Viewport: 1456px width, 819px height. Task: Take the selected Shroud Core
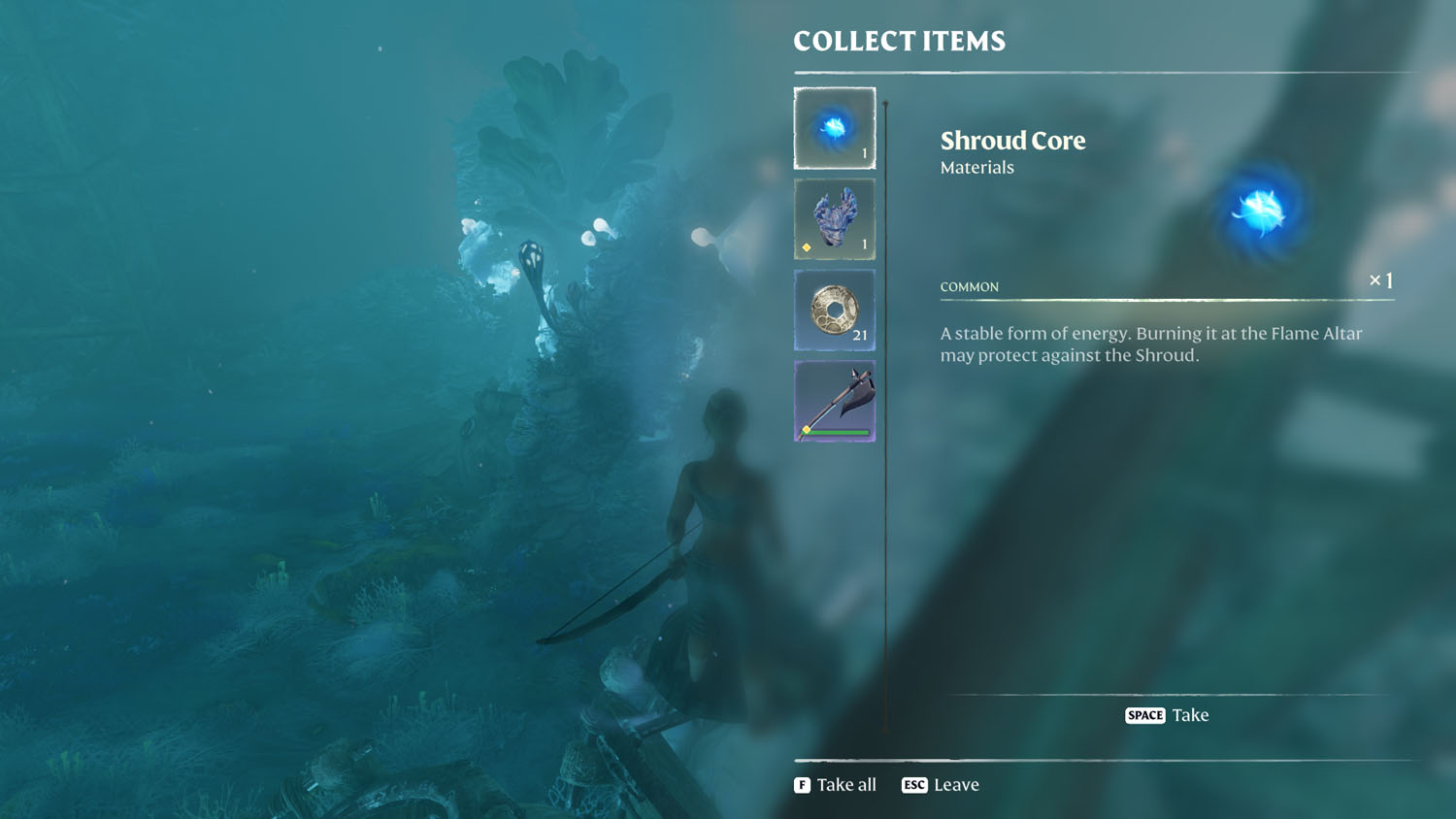coord(1167,715)
